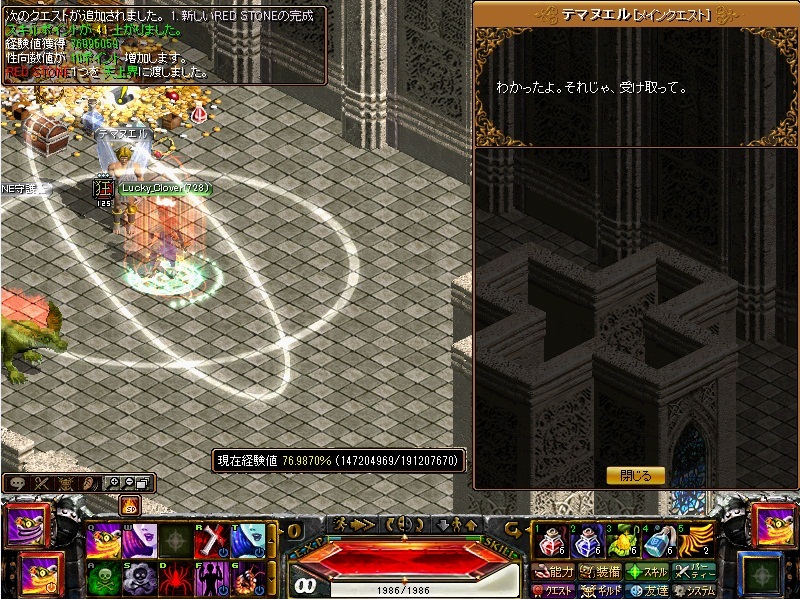Toggle the flaming SP icon above skill bar

(x=129, y=506)
